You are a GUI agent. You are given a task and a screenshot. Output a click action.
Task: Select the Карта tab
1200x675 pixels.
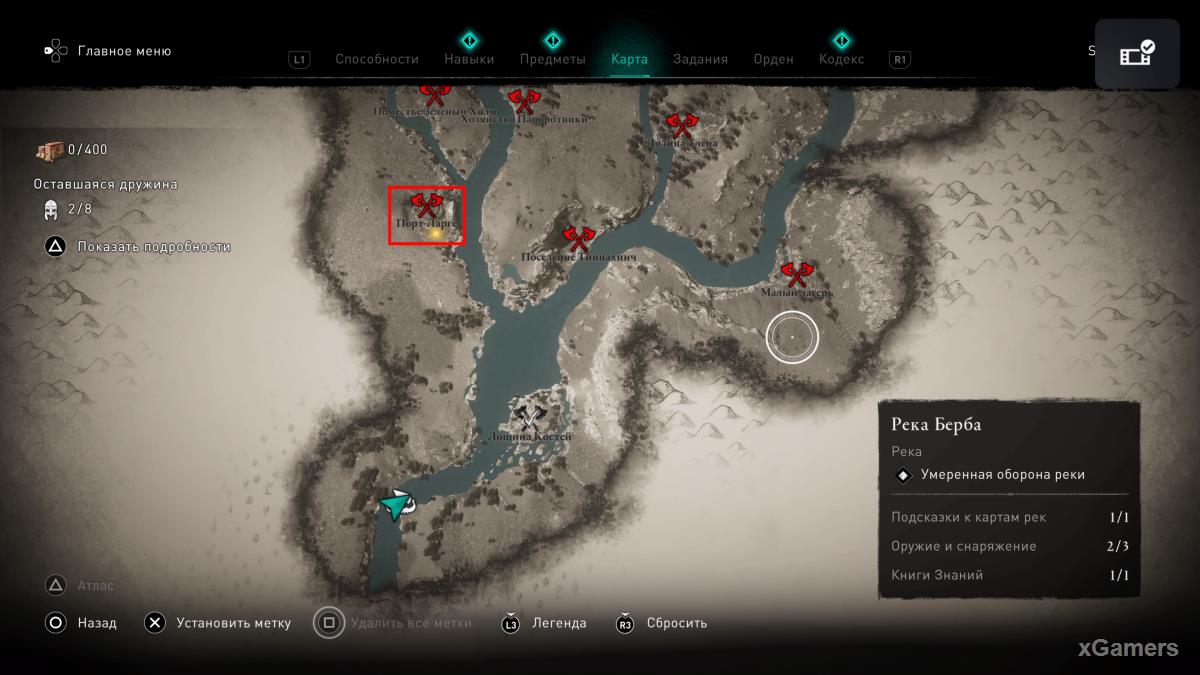629,59
